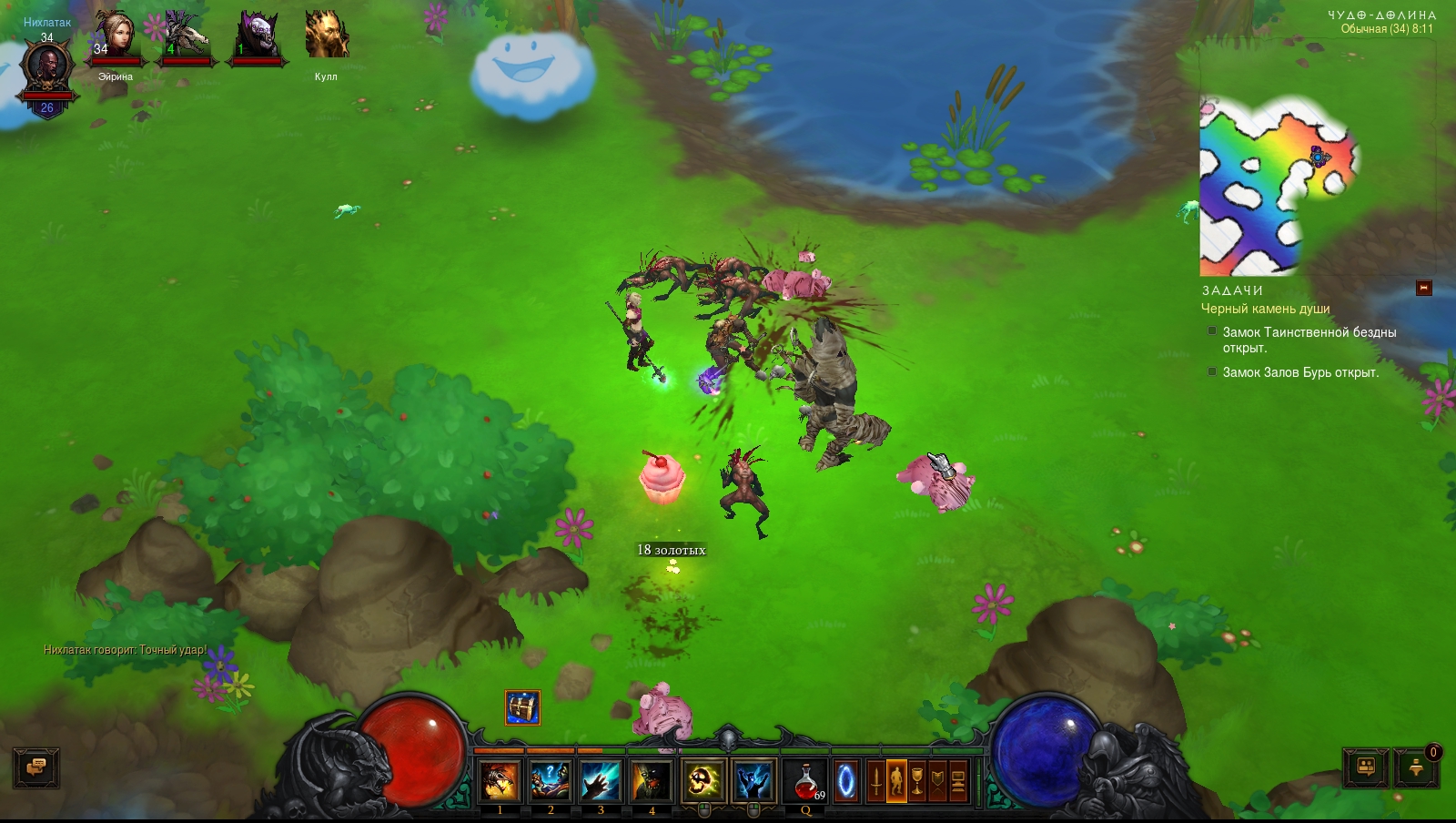Open the social friends list button
This screenshot has width=1456, height=823.
[1366, 767]
